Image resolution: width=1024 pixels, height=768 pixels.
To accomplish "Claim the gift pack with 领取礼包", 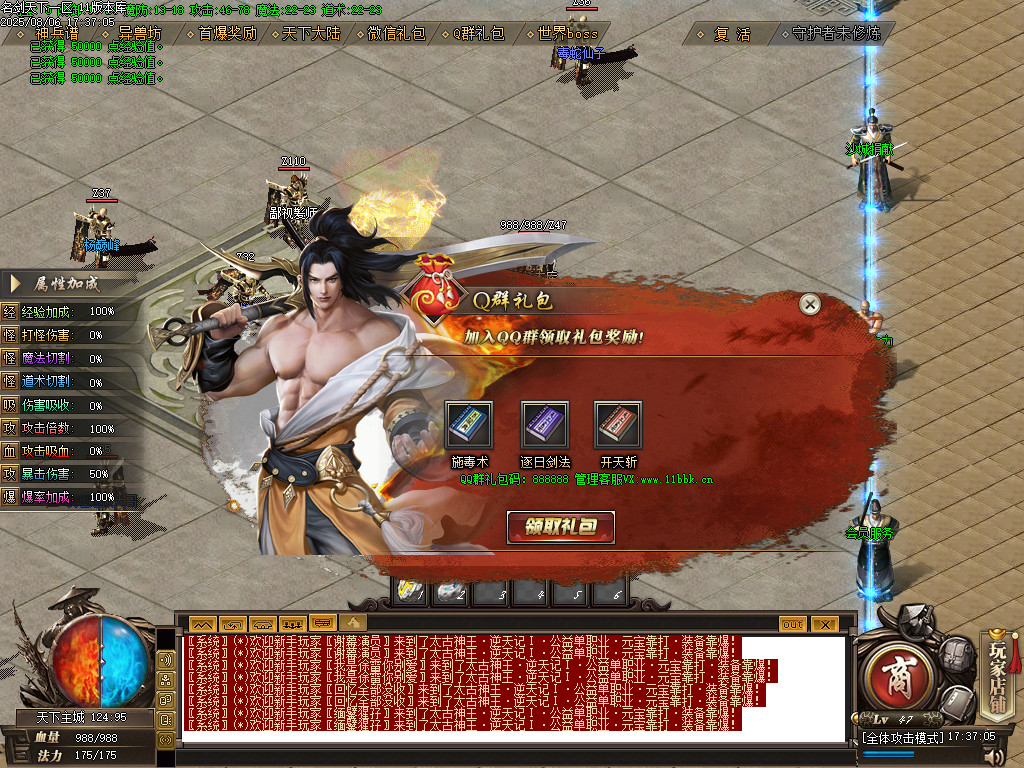I will tap(560, 527).
